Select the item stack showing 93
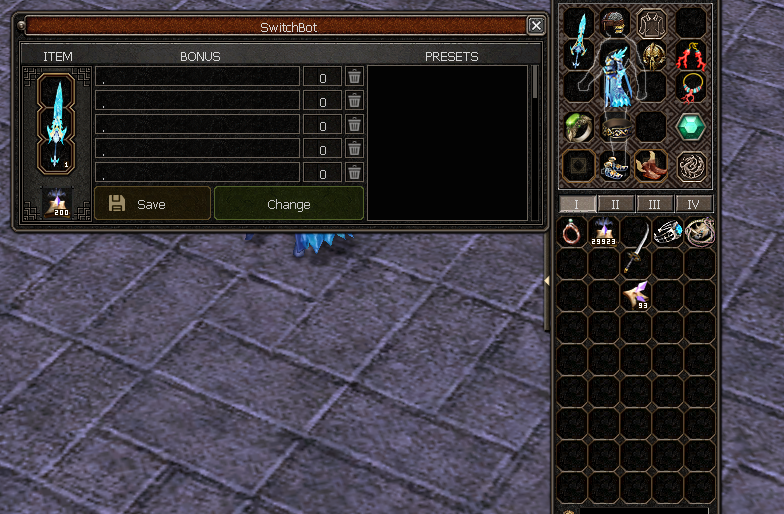The width and height of the screenshot is (784, 514). [635, 294]
